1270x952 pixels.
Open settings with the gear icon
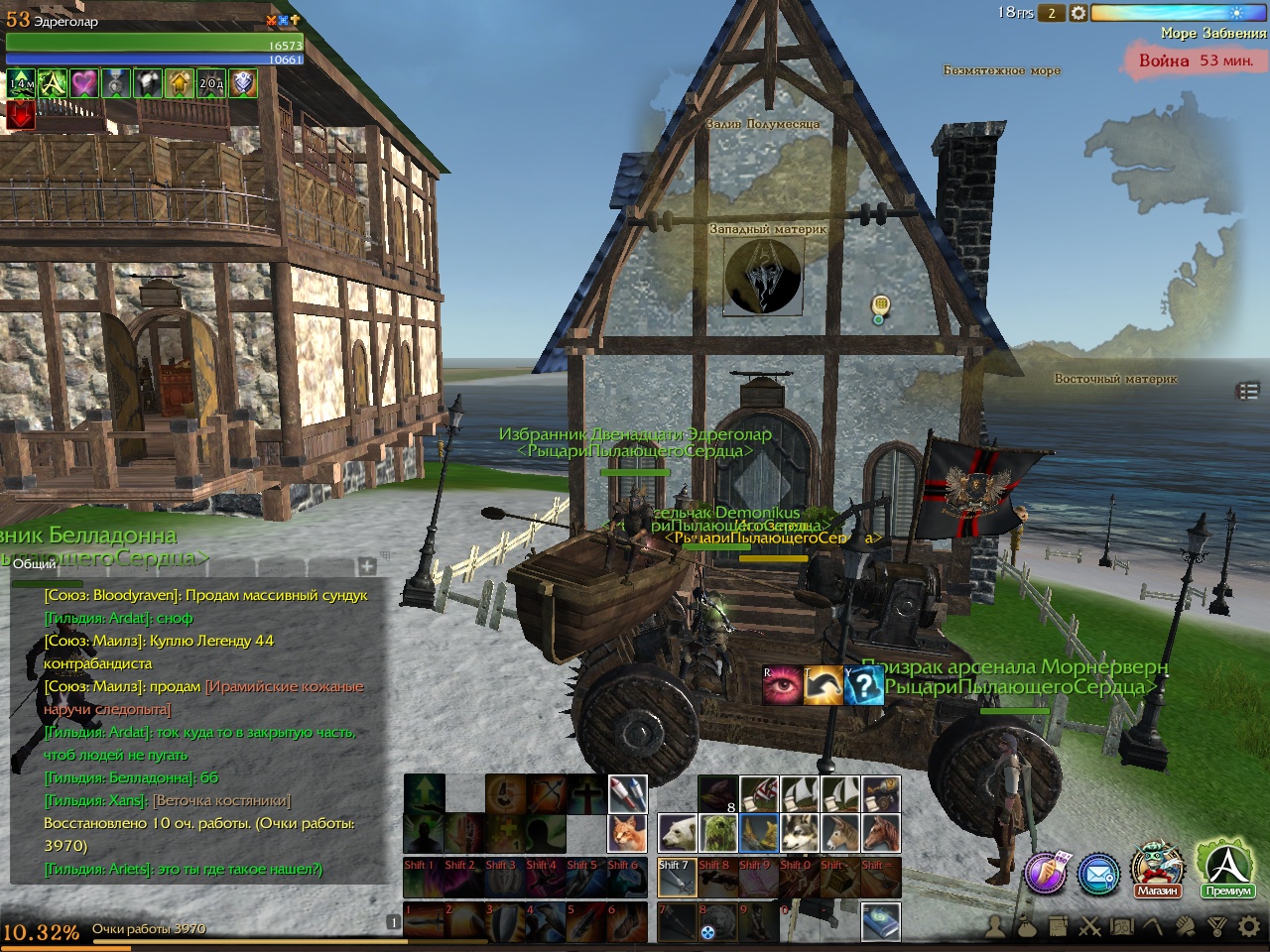(1249, 927)
